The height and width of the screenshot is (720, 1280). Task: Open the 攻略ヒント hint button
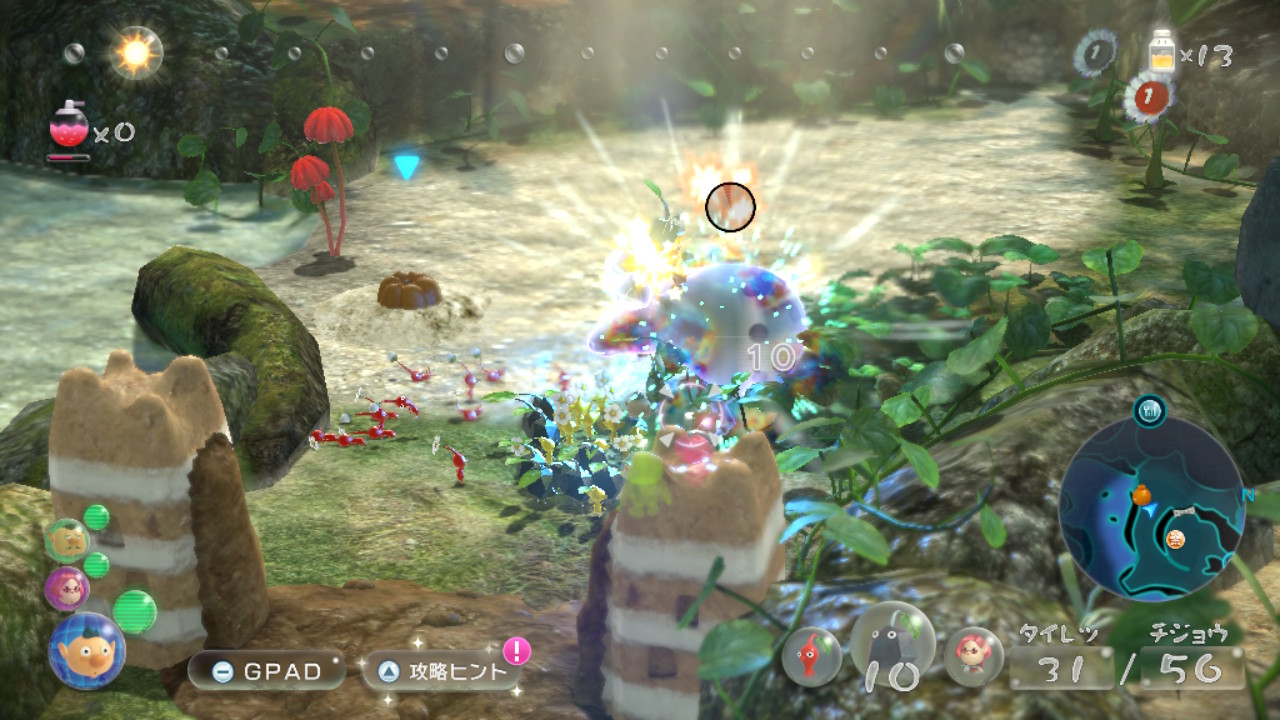tap(442, 671)
